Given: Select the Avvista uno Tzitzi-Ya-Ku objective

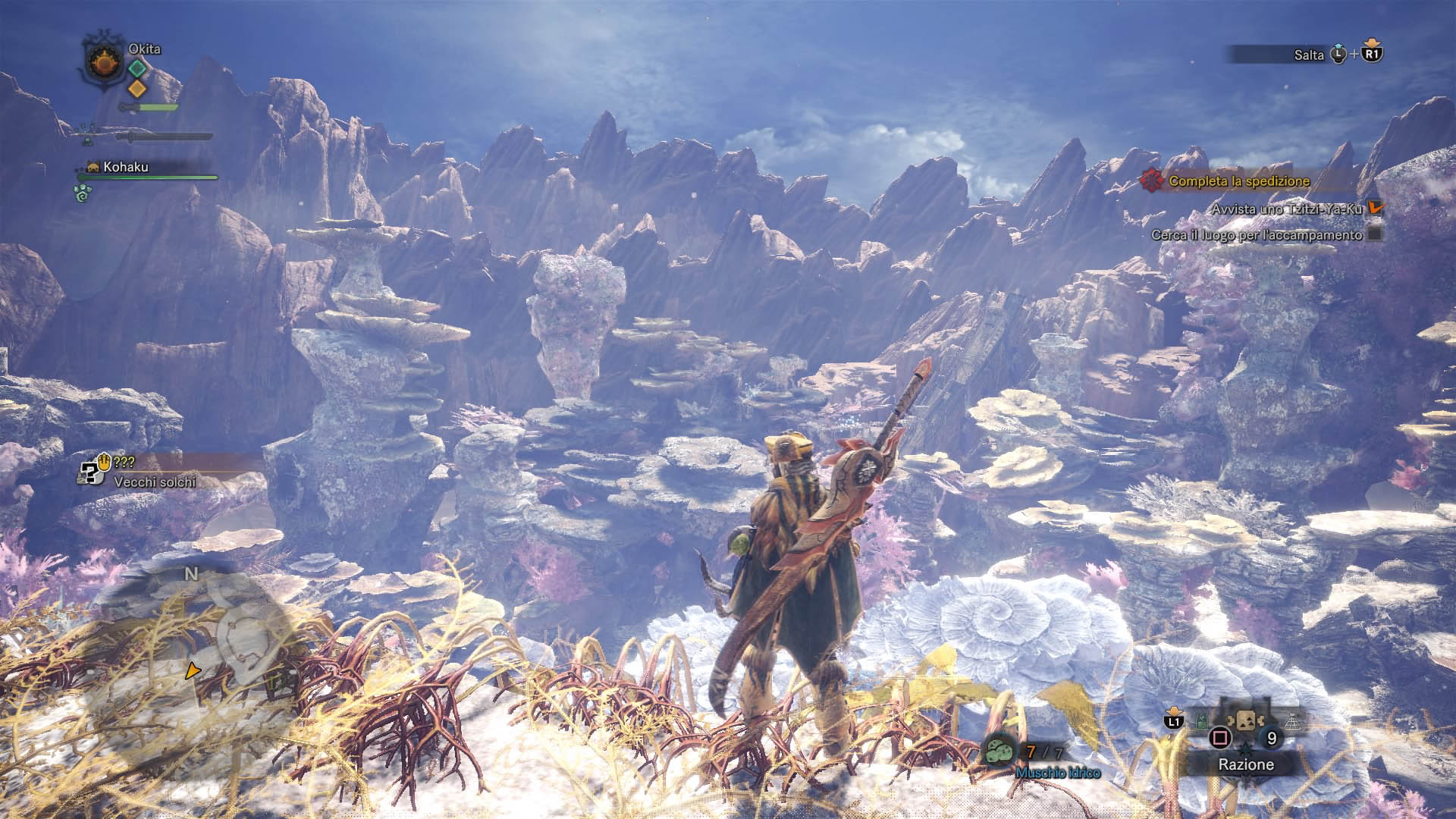Looking at the screenshot, I should pos(1286,209).
